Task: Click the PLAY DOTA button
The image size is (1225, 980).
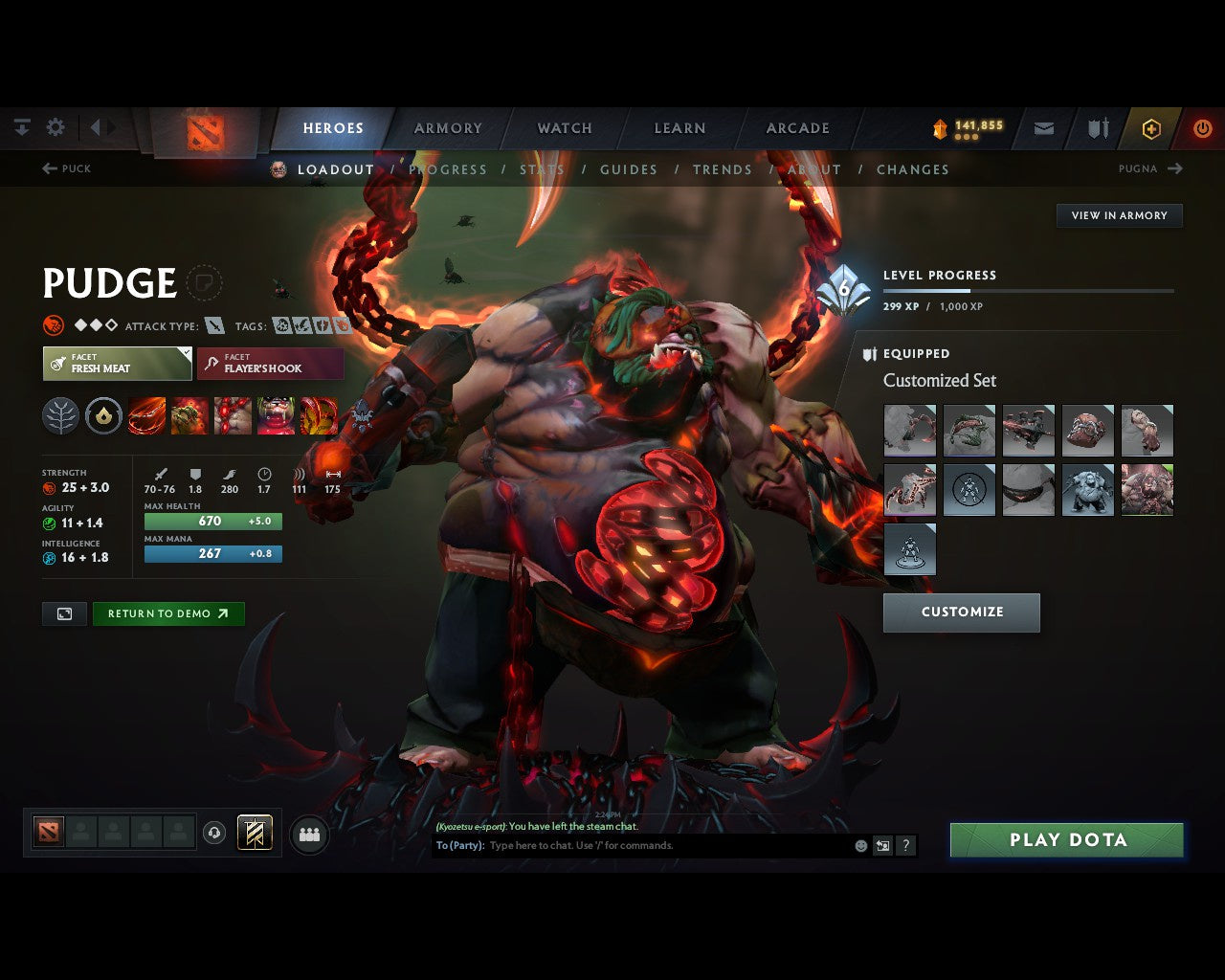Action: (1066, 839)
